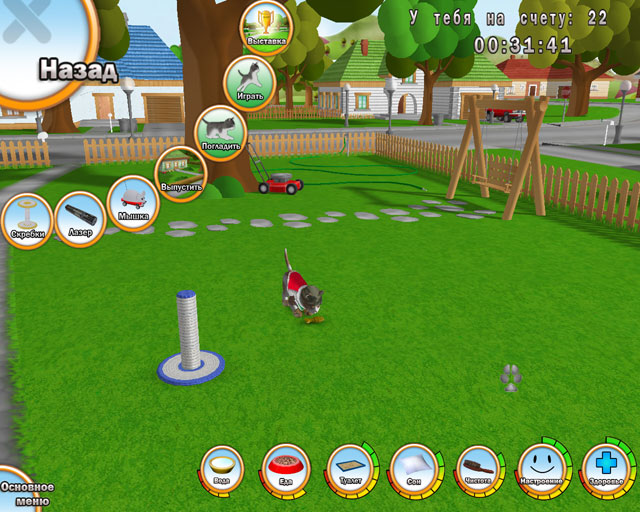
Task: Select the Лазер laser pointer toy
Action: pos(79,218)
